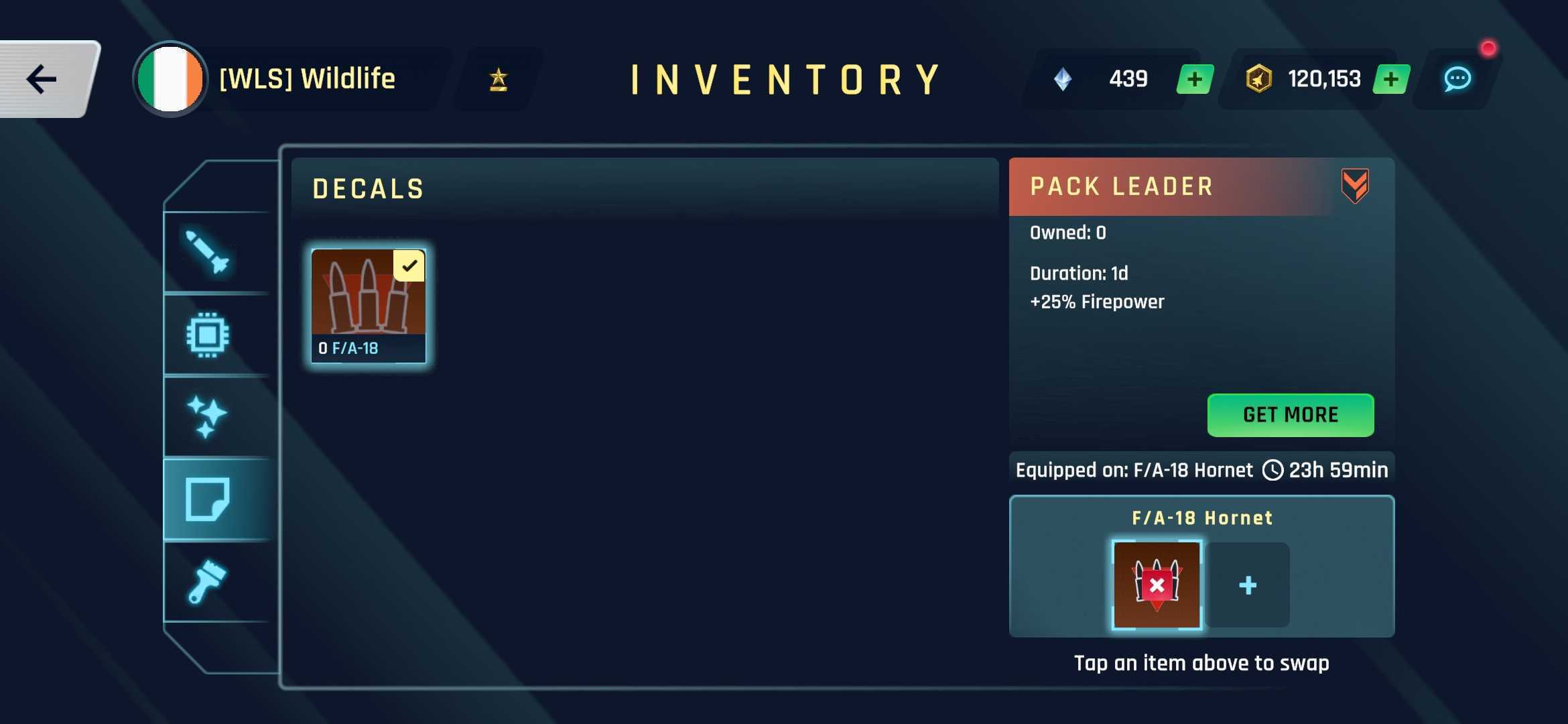This screenshot has width=1568, height=724.
Task: Toggle the checkmark on the F/A-18 decal
Action: 409,266
